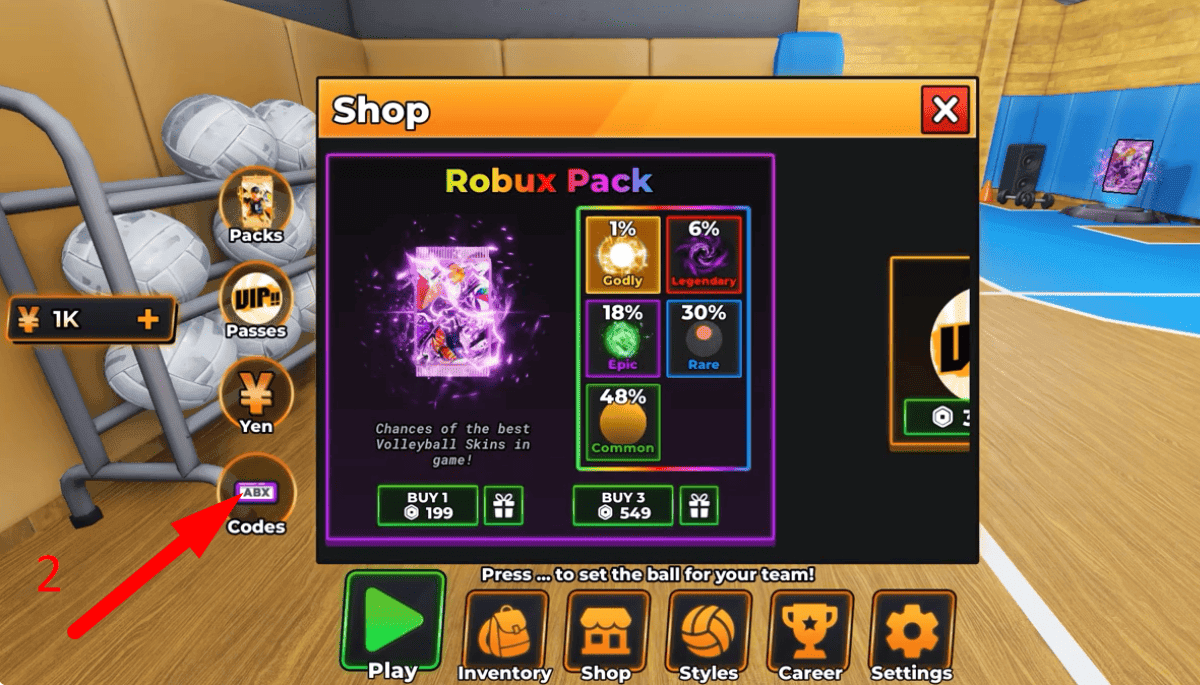The image size is (1200, 685).
Task: Open the Packs shop category
Action: tap(256, 205)
